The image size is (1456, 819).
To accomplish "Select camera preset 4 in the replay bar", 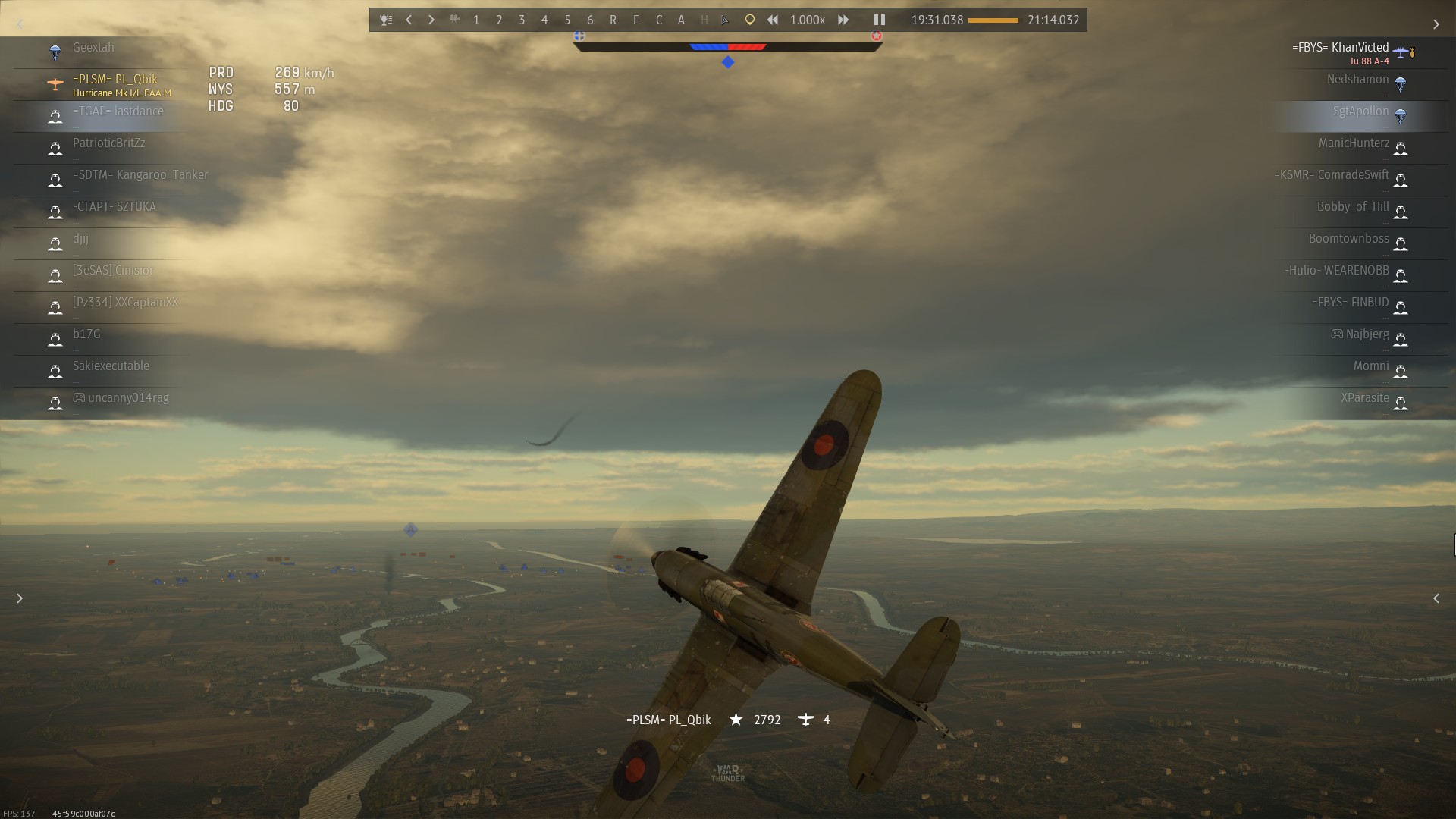I will 544,20.
